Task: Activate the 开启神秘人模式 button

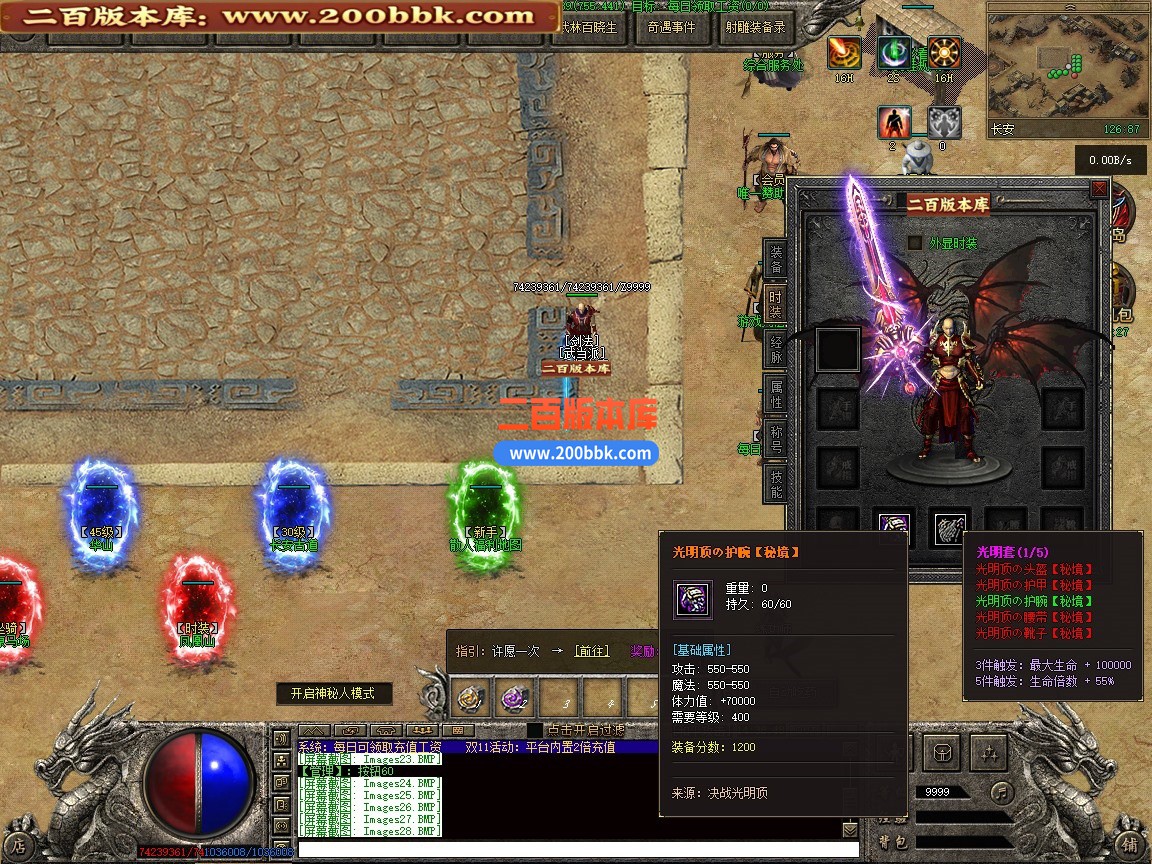Action: click(333, 693)
